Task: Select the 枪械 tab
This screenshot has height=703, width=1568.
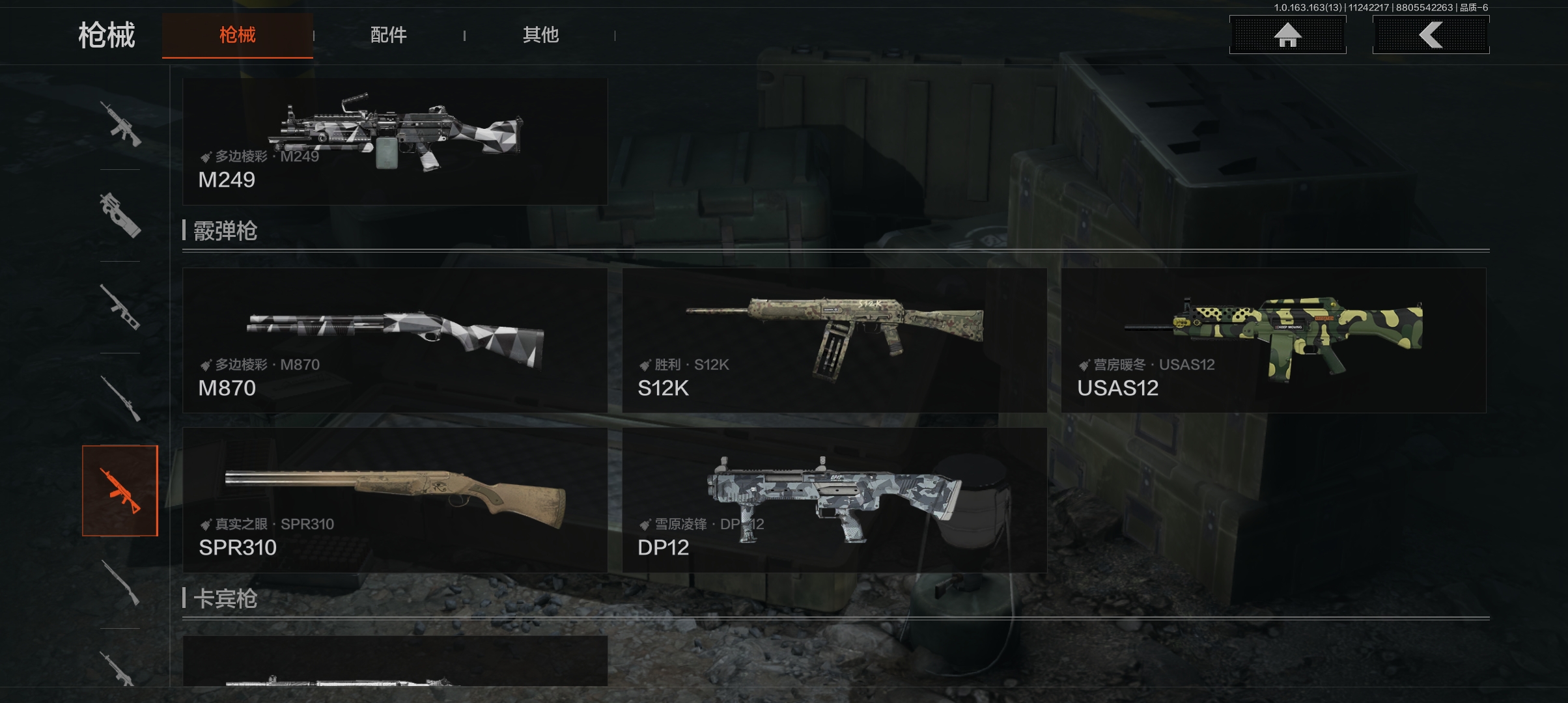Action: pyautogui.click(x=238, y=35)
